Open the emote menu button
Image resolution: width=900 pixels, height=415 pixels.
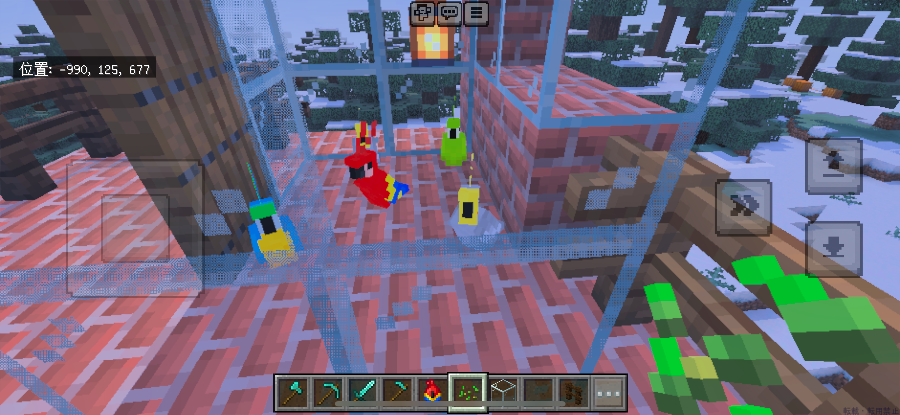tap(423, 13)
